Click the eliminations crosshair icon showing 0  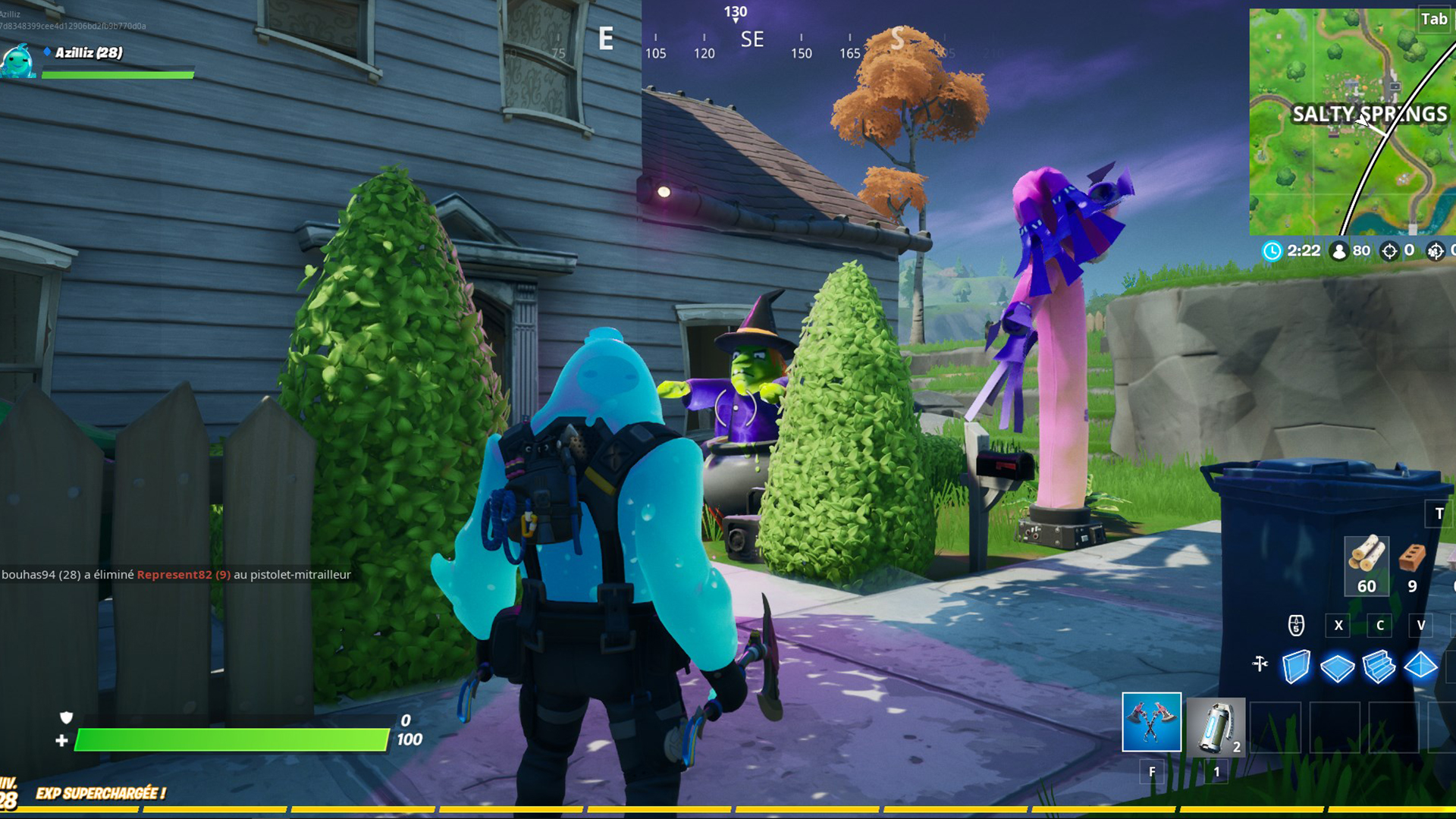click(x=1391, y=250)
